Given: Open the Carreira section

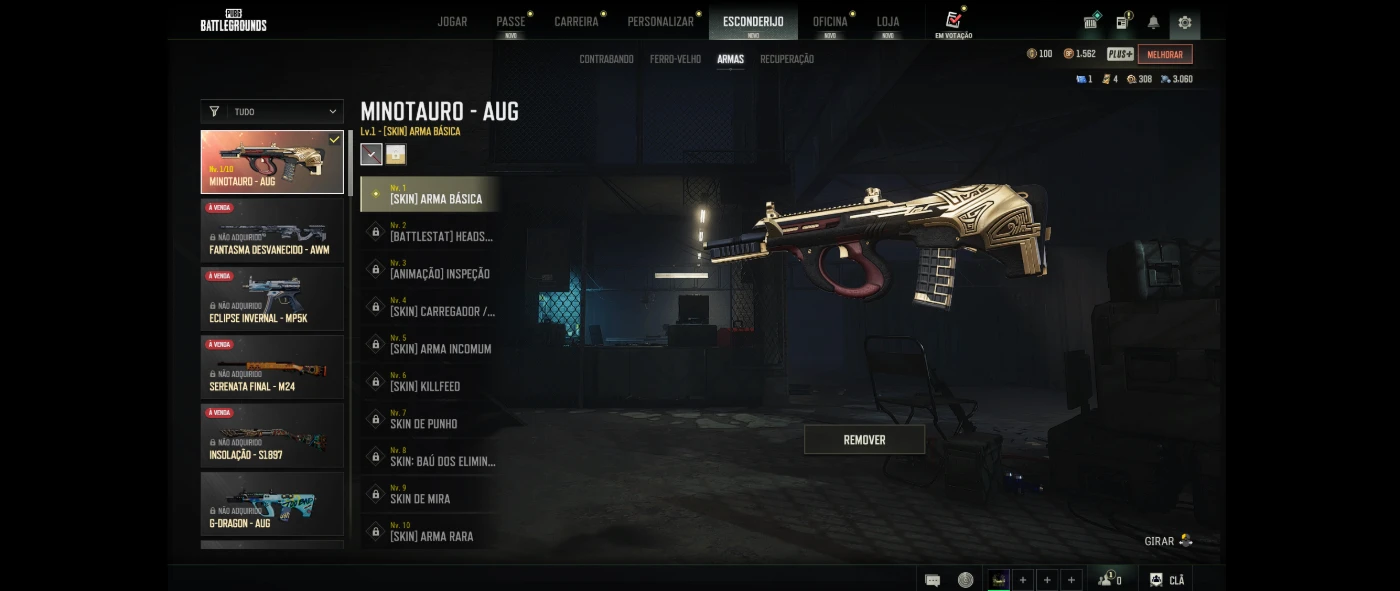Looking at the screenshot, I should 576,22.
